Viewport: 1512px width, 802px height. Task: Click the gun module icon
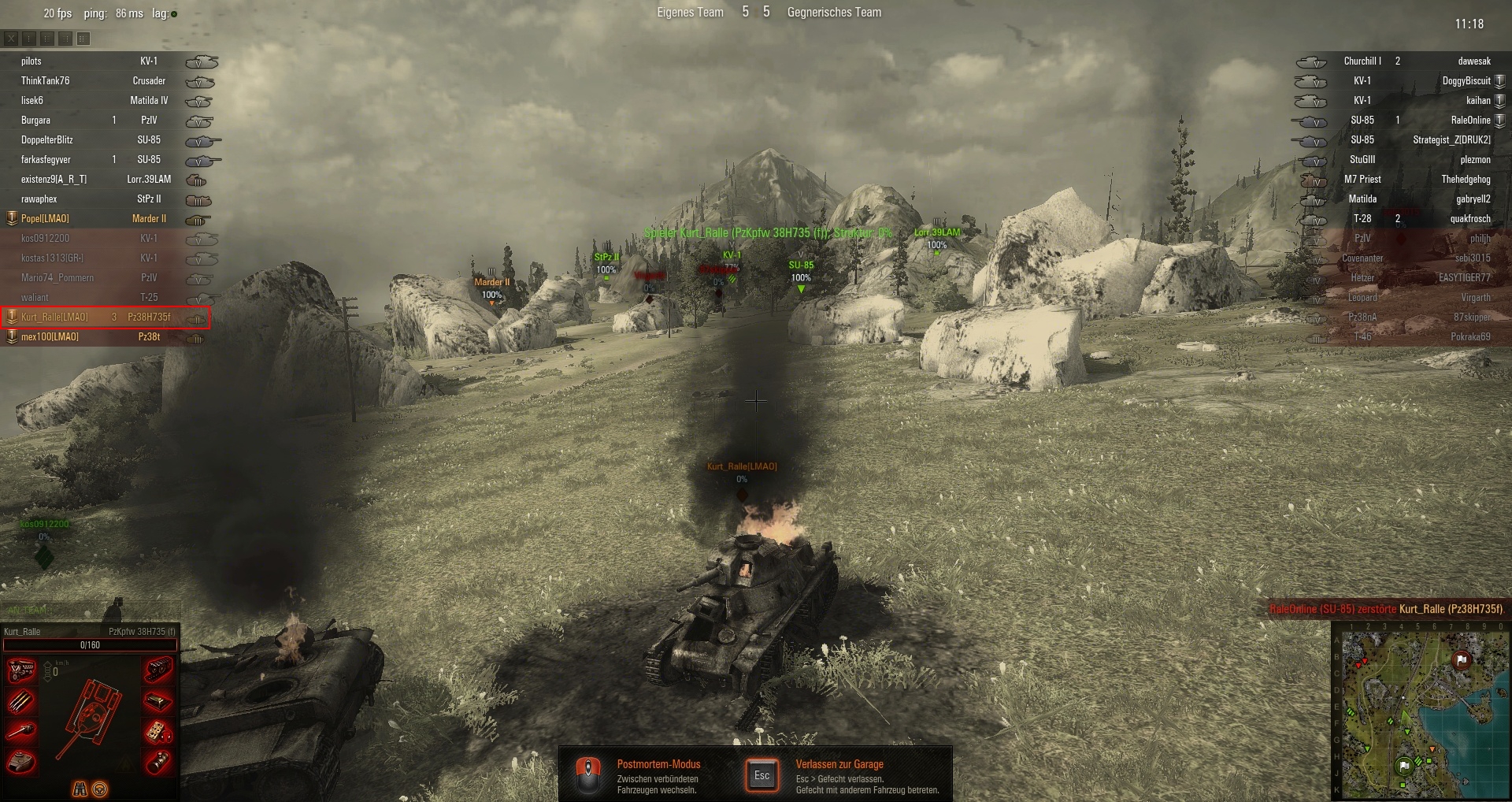point(21,732)
